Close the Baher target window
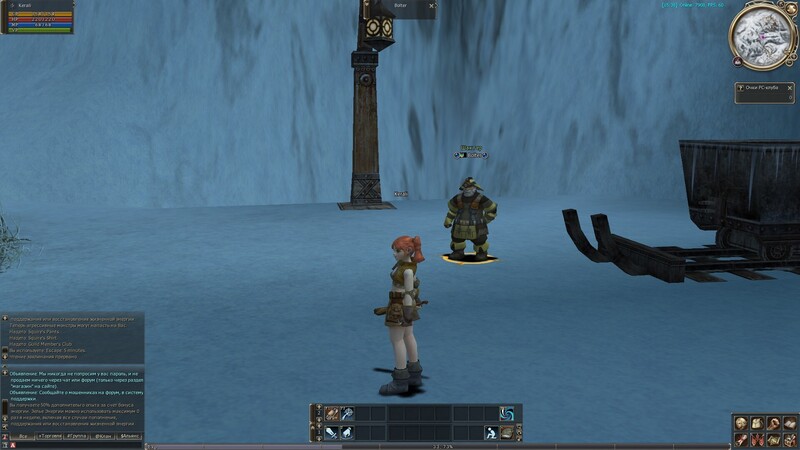 coord(431,6)
